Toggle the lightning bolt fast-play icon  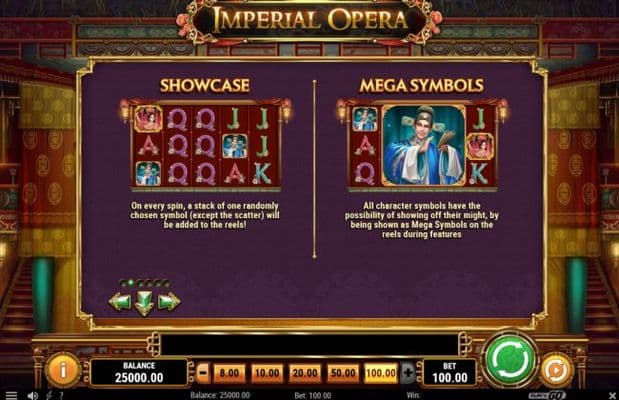50,395
